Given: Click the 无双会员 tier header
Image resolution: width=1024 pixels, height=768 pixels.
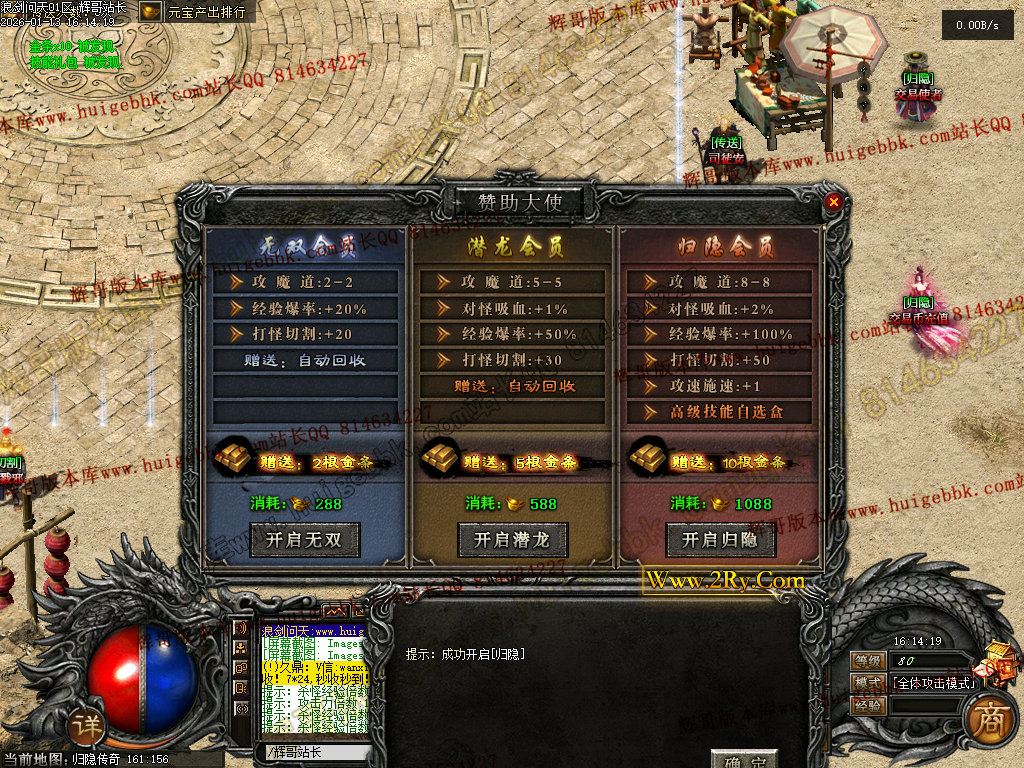Looking at the screenshot, I should tap(307, 245).
